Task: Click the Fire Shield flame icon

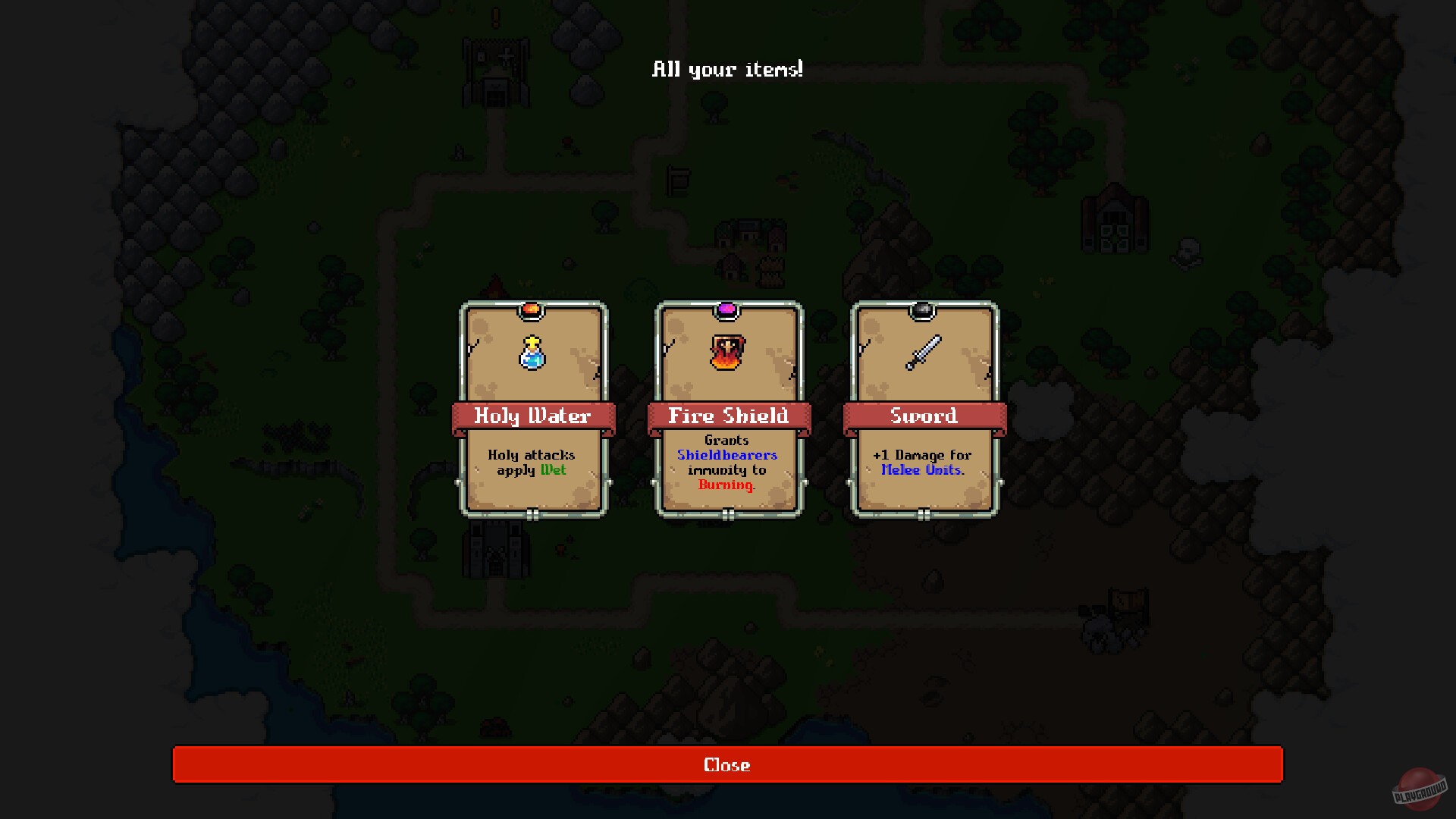Action: tap(728, 351)
